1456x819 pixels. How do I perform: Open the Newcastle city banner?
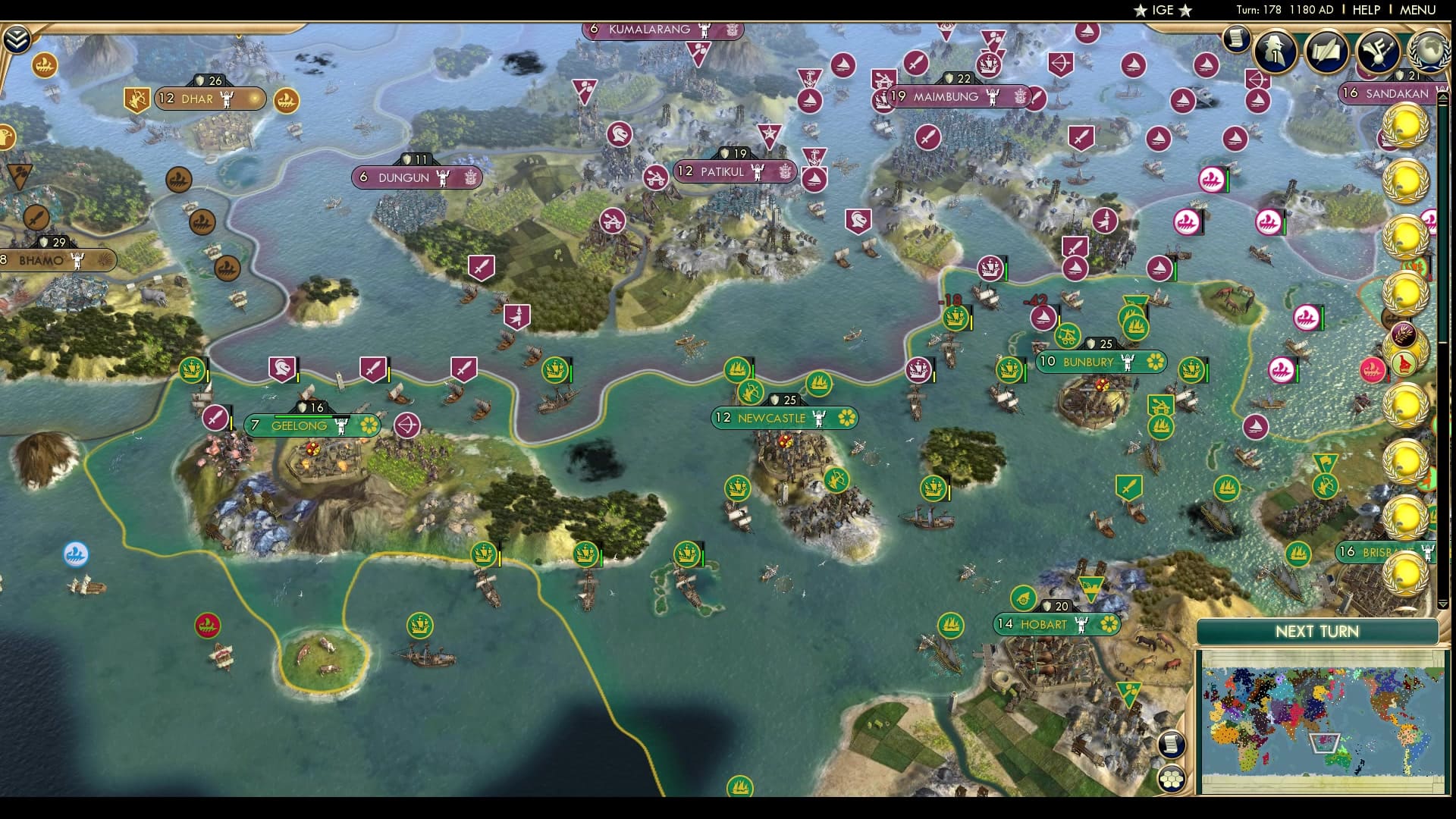point(785,418)
